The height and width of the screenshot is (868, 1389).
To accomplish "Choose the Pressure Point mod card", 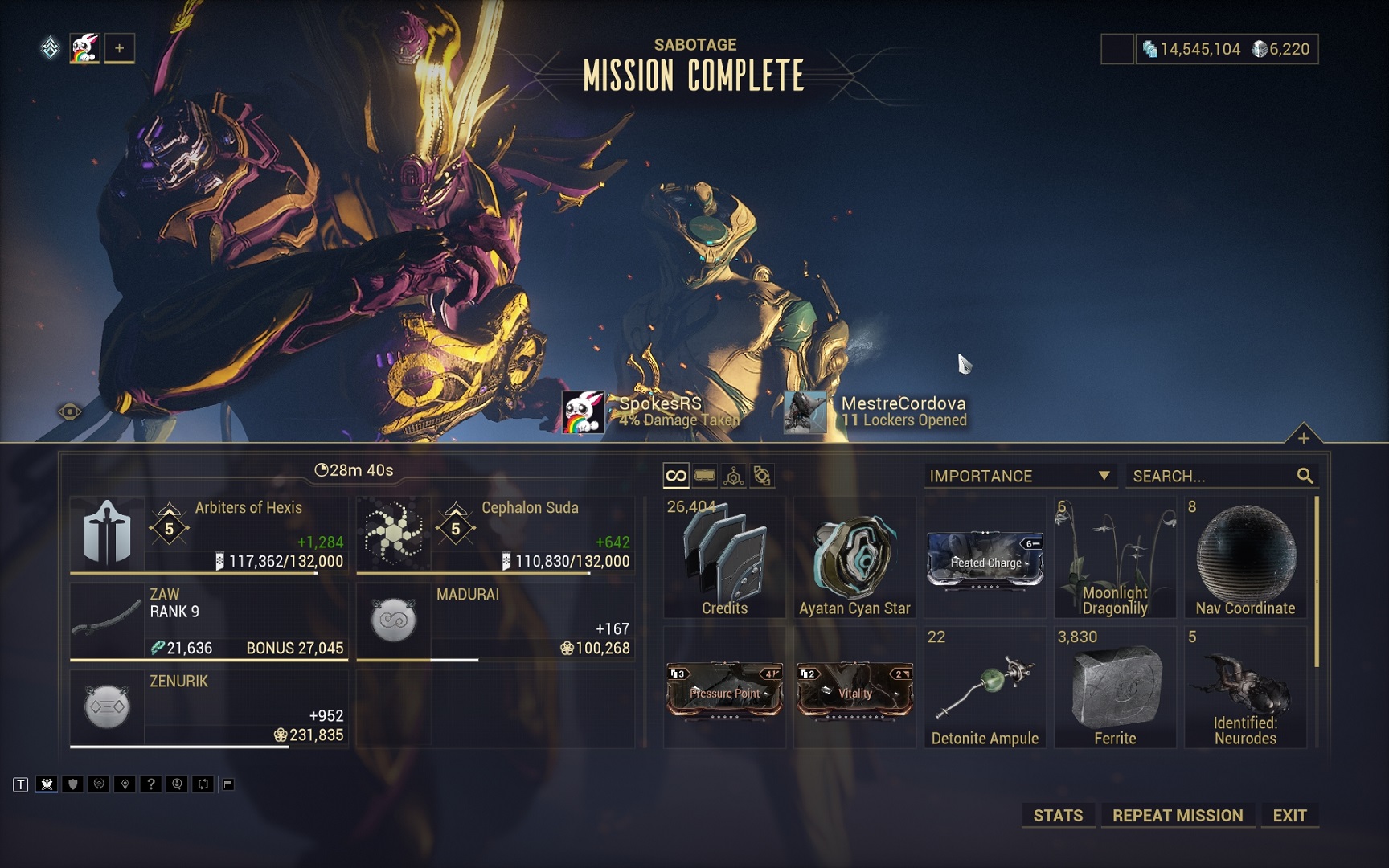I will 724,689.
